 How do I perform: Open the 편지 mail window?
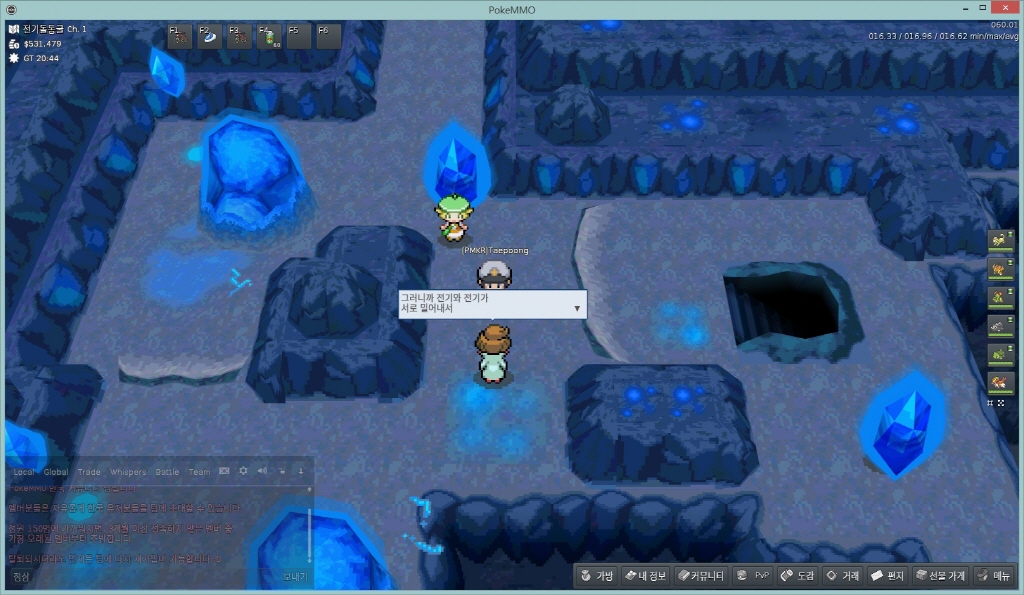coord(888,576)
